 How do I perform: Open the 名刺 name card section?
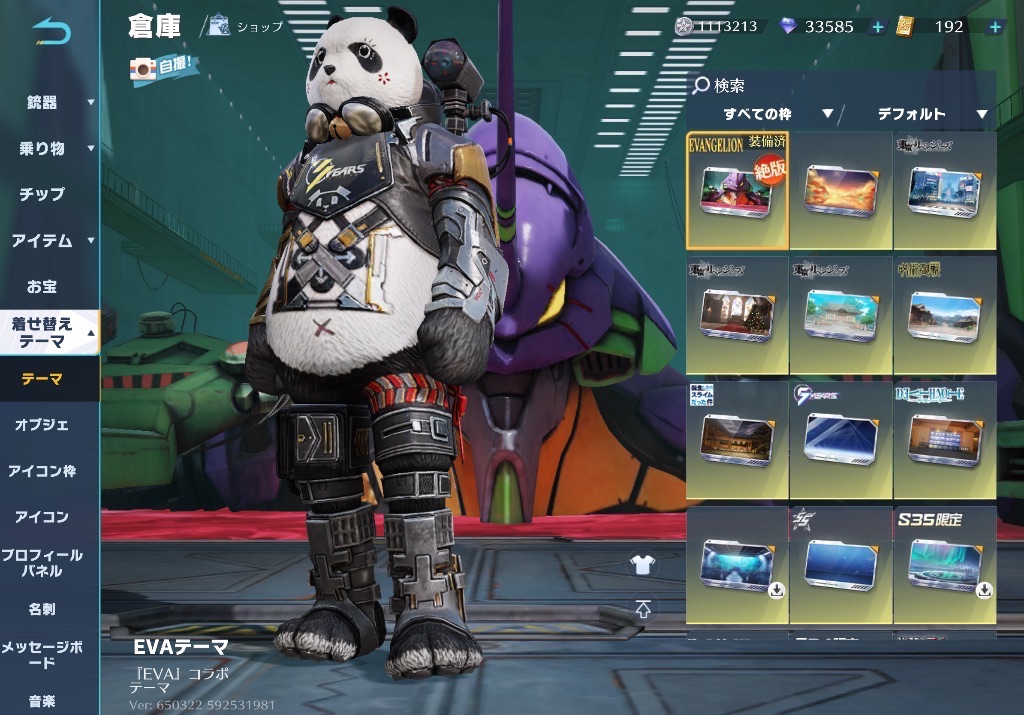(x=42, y=609)
